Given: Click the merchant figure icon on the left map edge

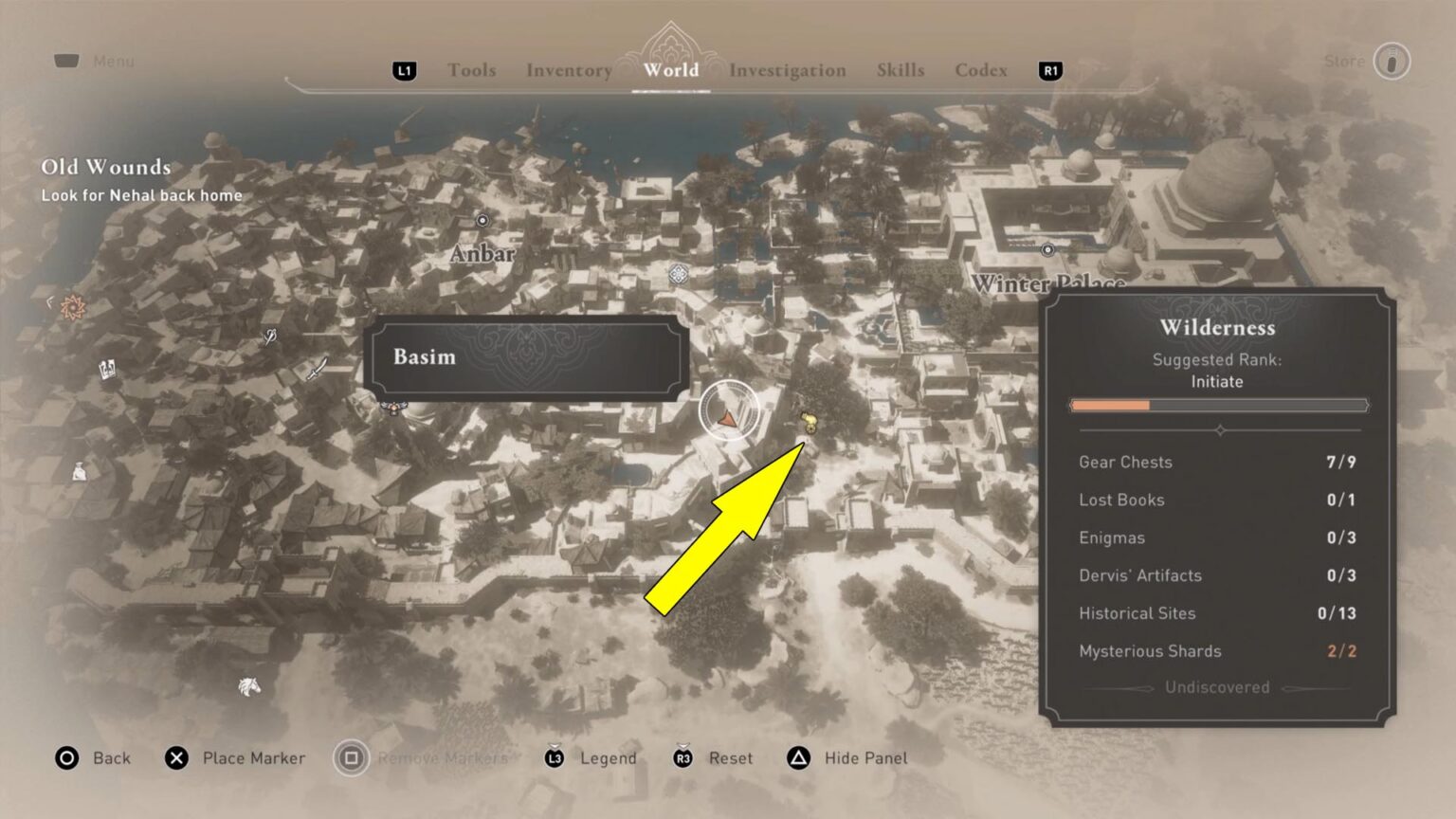Looking at the screenshot, I should [x=79, y=473].
